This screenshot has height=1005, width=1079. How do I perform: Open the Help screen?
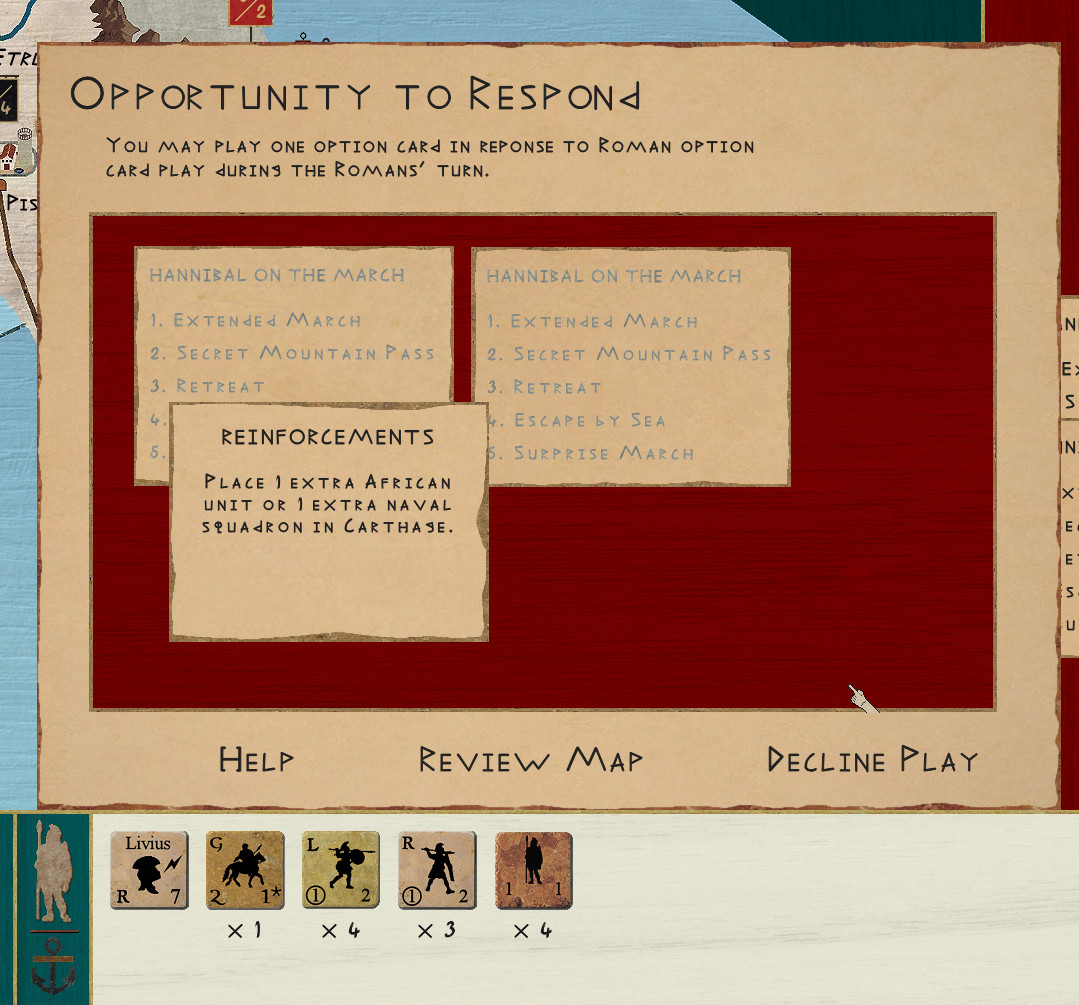tap(256, 760)
